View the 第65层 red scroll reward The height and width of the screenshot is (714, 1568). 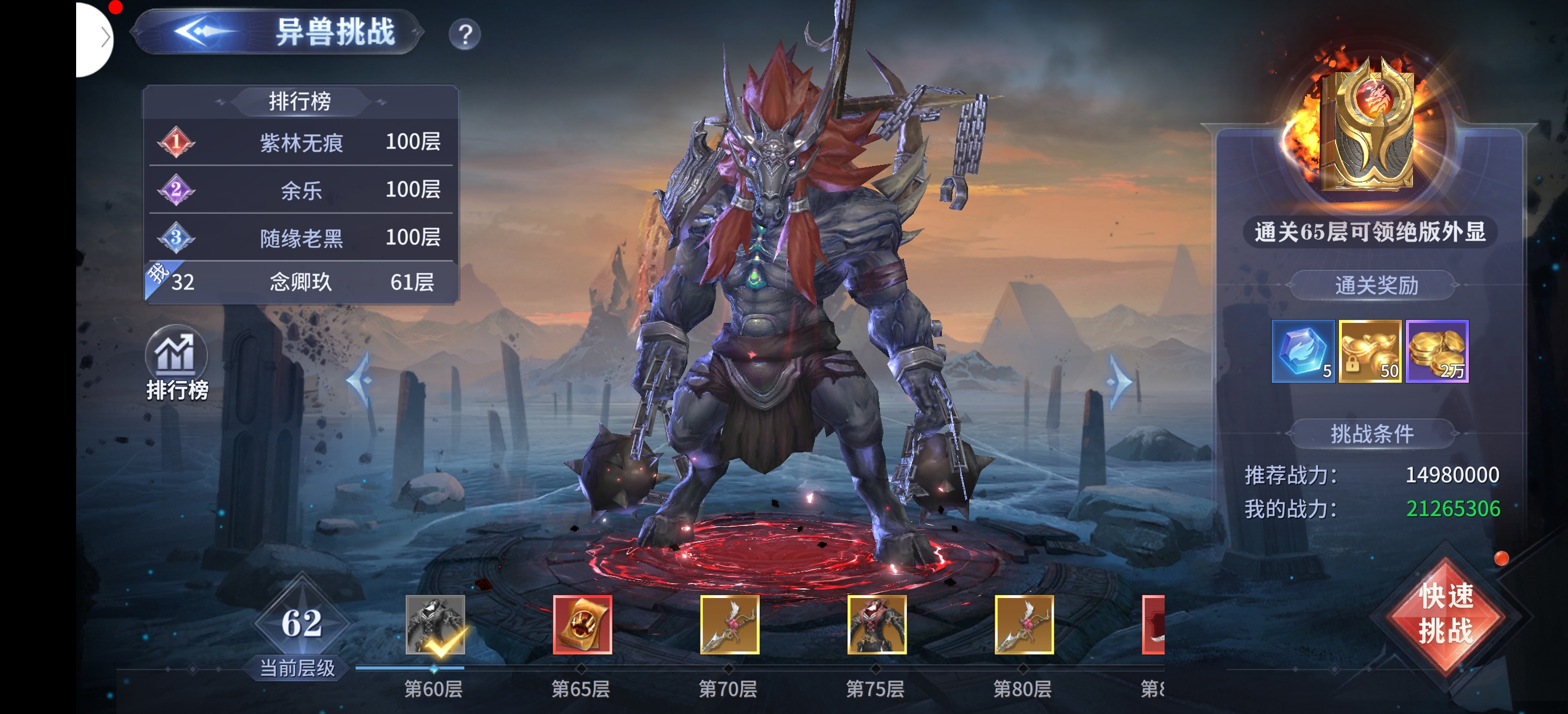582,624
